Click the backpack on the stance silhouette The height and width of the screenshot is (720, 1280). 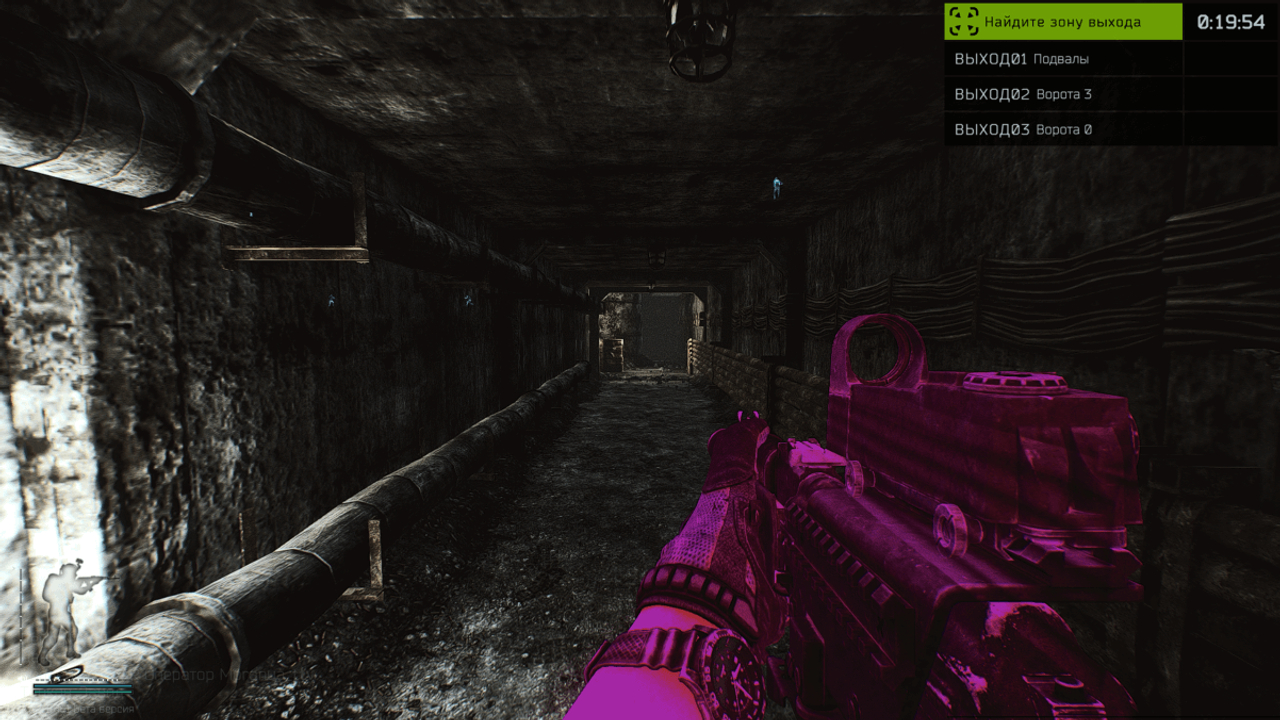coord(50,590)
